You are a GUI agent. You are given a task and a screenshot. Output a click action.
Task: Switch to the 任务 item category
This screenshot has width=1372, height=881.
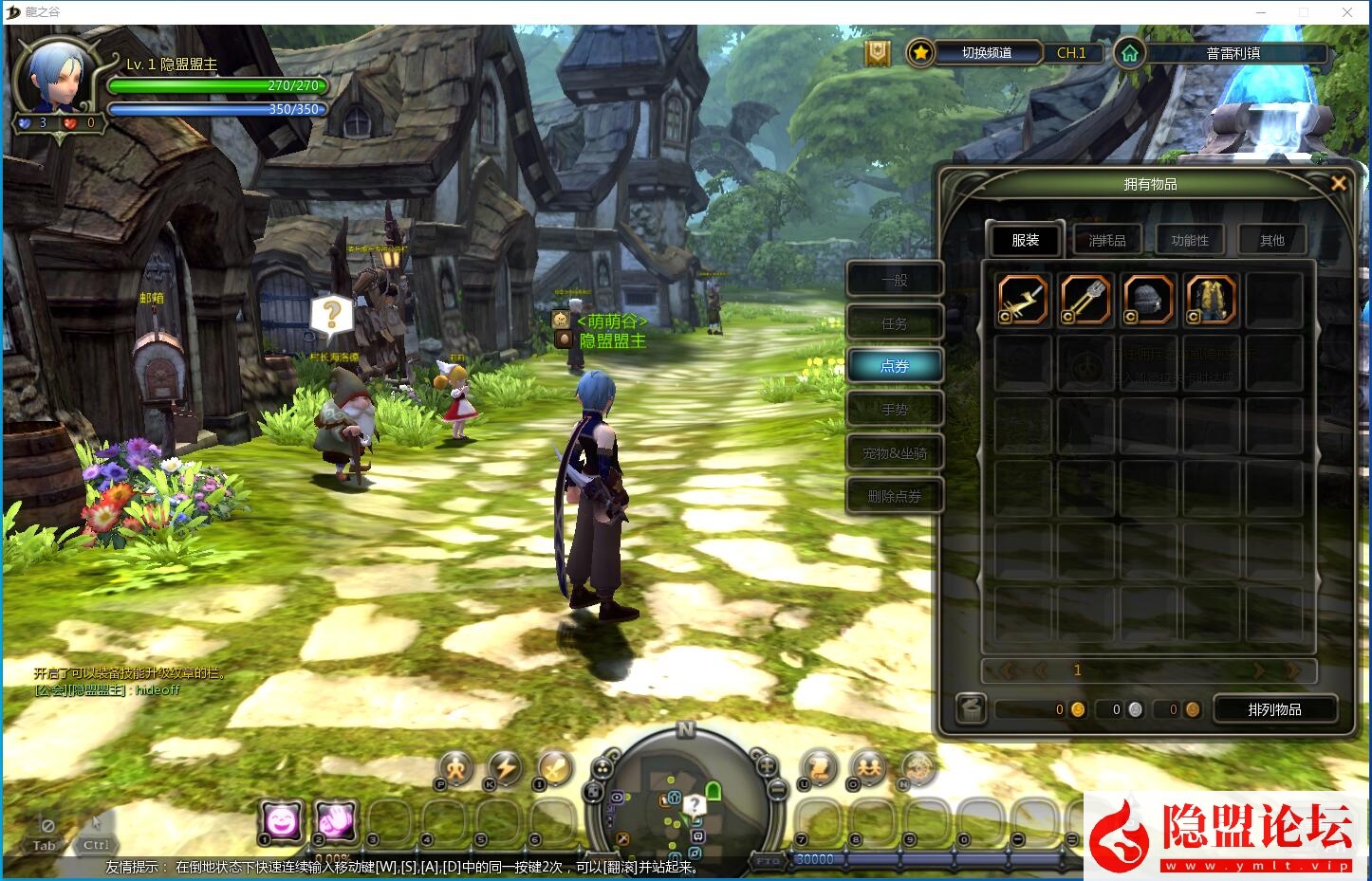pyautogui.click(x=894, y=323)
